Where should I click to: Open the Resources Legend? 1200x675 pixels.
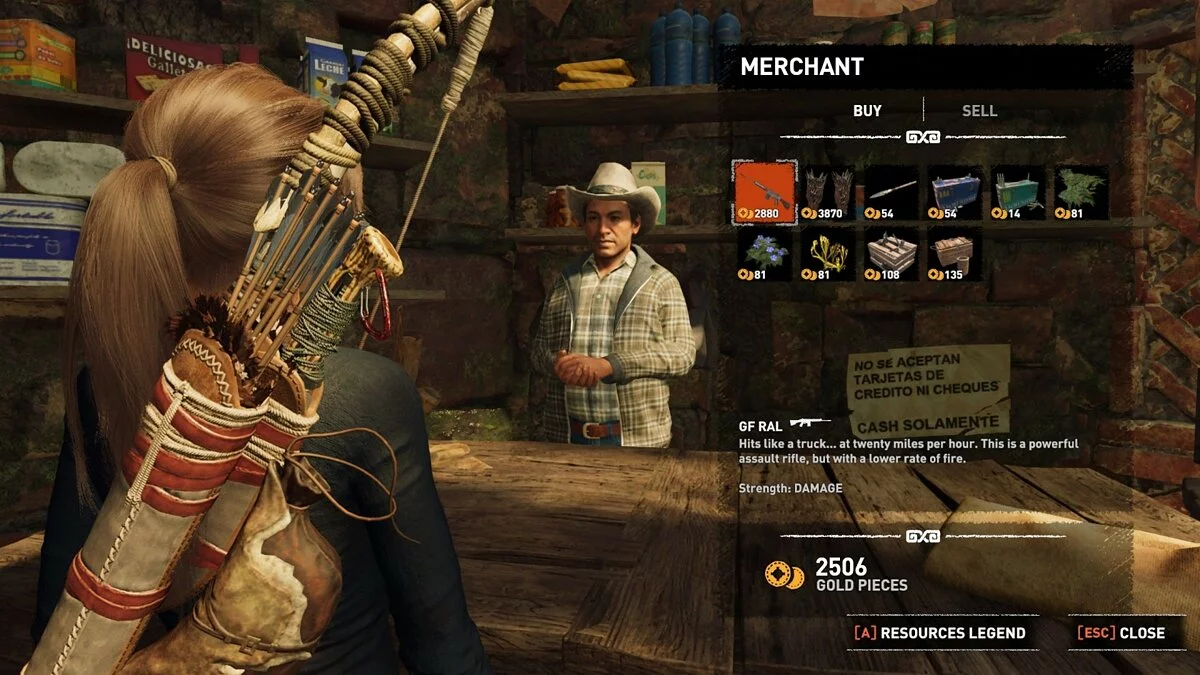coord(940,633)
